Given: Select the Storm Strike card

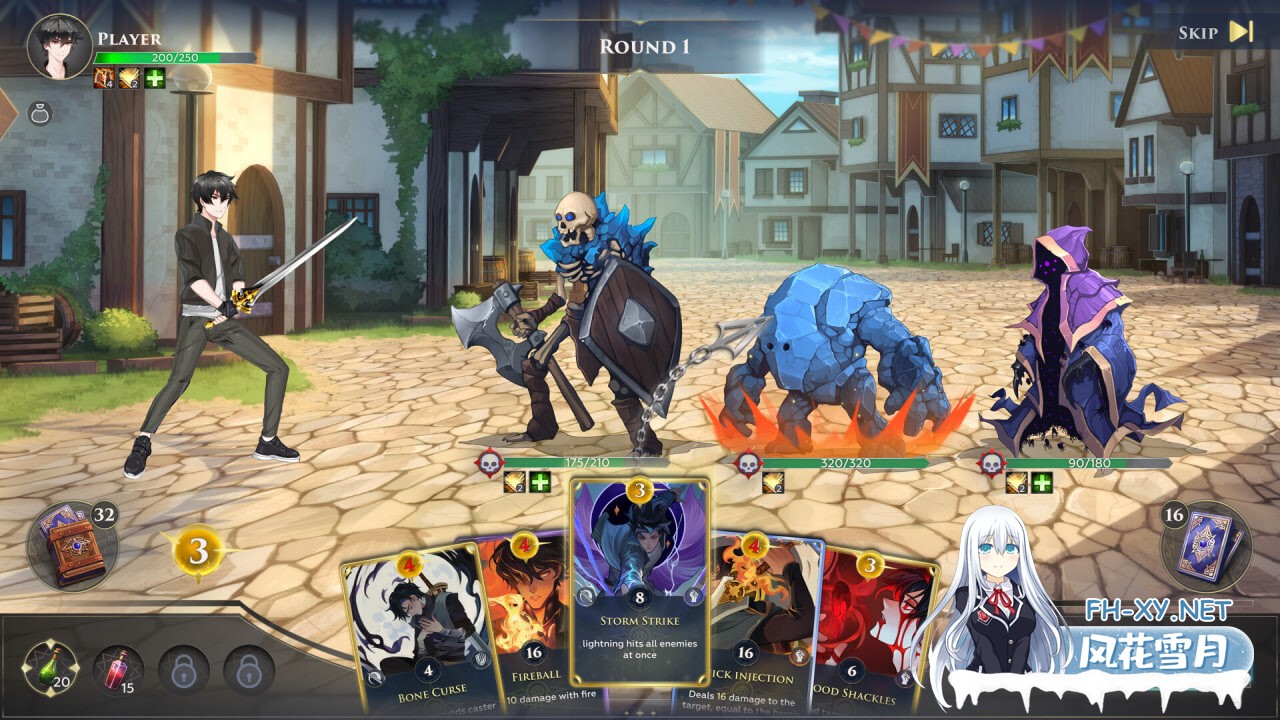Looking at the screenshot, I should click(x=640, y=590).
